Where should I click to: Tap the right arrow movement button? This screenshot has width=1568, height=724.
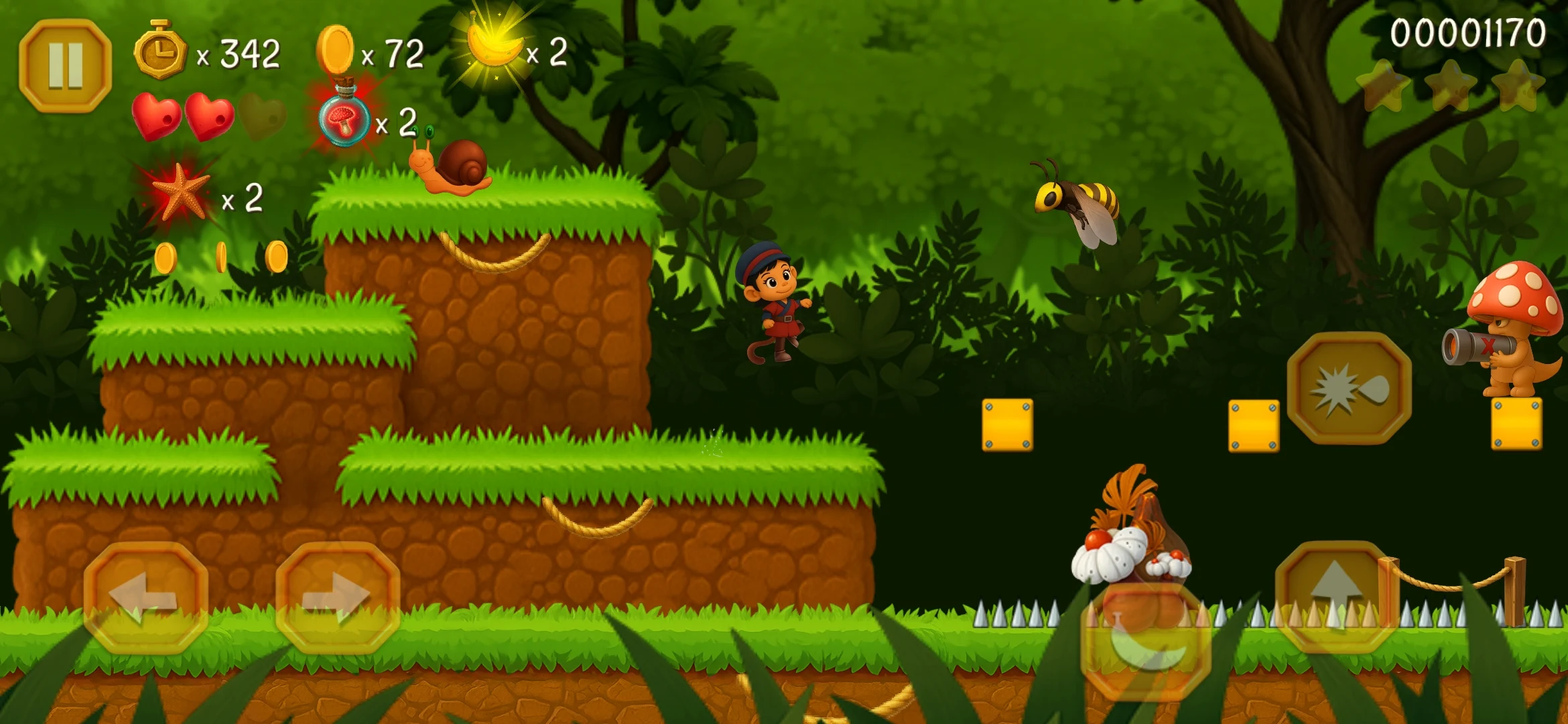(338, 597)
